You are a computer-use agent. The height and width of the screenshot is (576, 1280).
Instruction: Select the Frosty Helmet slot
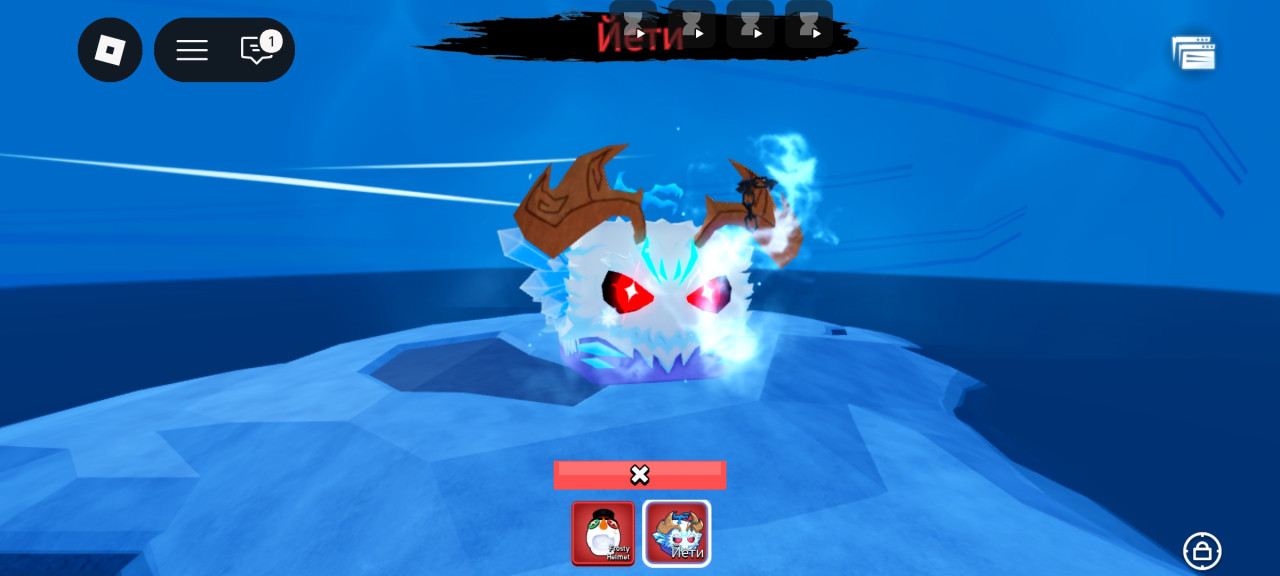tap(603, 533)
